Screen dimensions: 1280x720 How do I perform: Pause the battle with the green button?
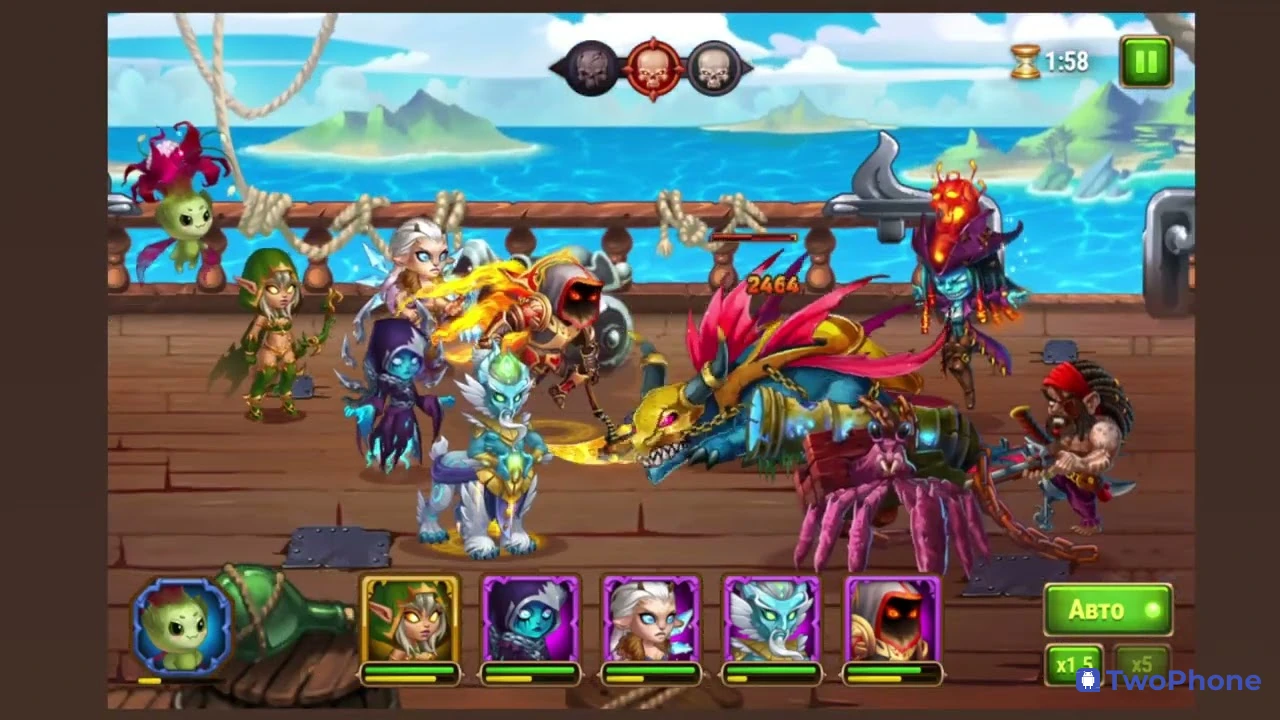(1146, 62)
